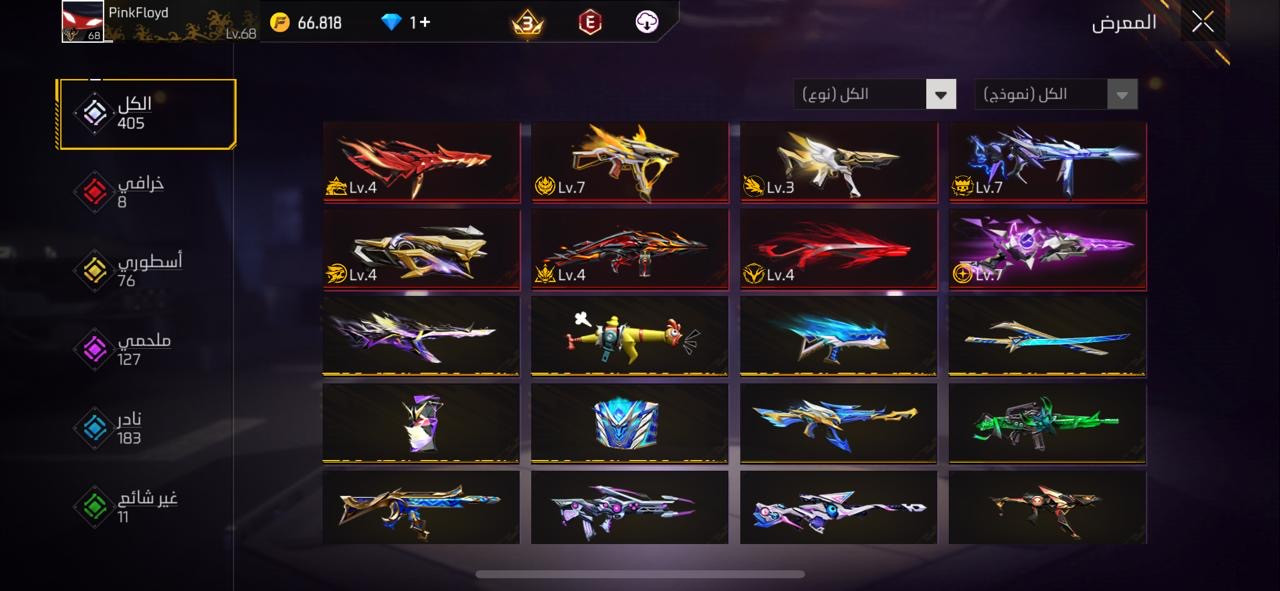Open the PinkFloyd player profile avatar
This screenshot has height=591, width=1280.
pos(83,22)
